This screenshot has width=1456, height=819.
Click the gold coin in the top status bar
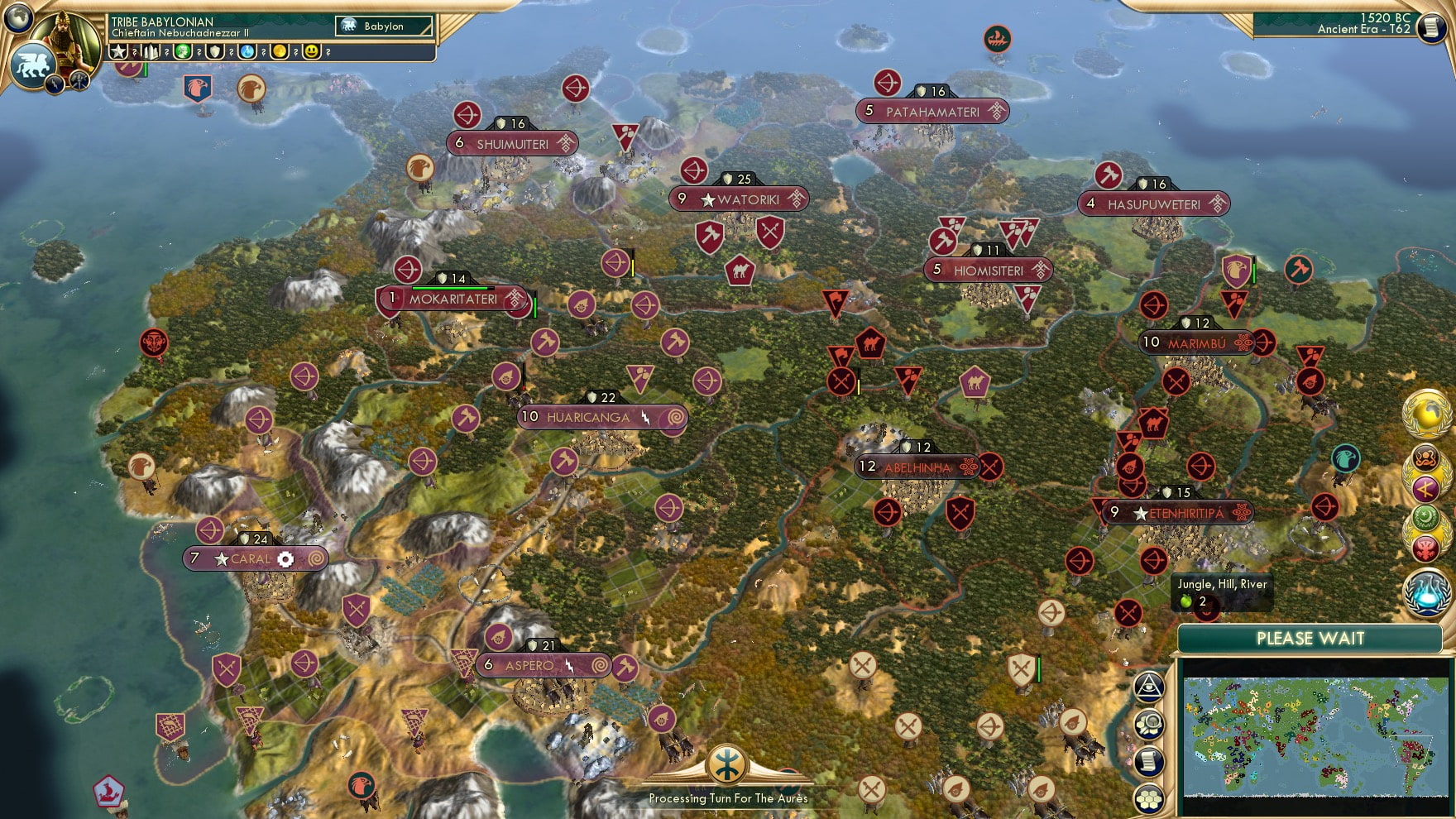pos(279,52)
